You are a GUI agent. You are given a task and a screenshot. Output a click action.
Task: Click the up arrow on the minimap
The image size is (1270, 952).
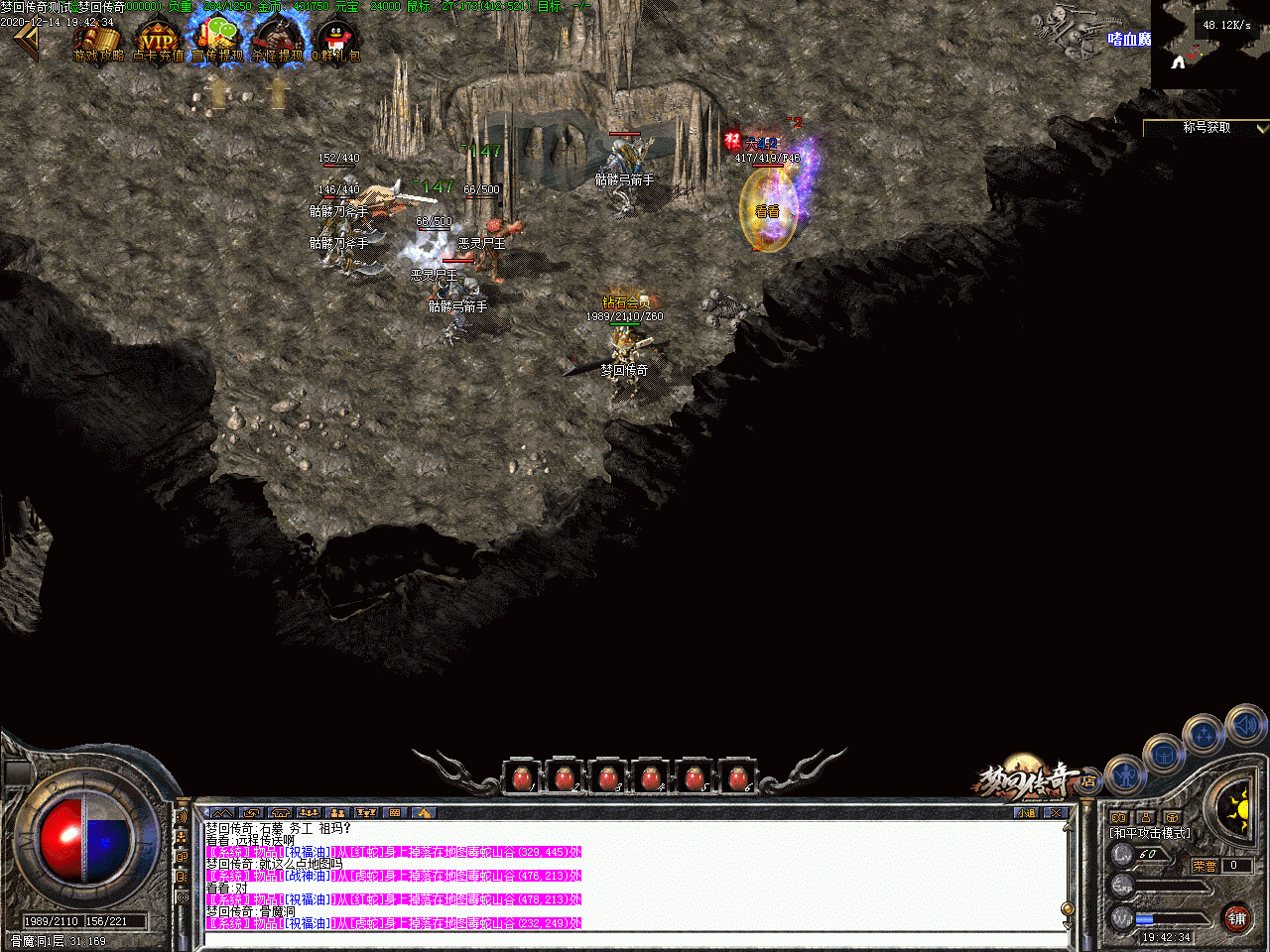(1178, 61)
